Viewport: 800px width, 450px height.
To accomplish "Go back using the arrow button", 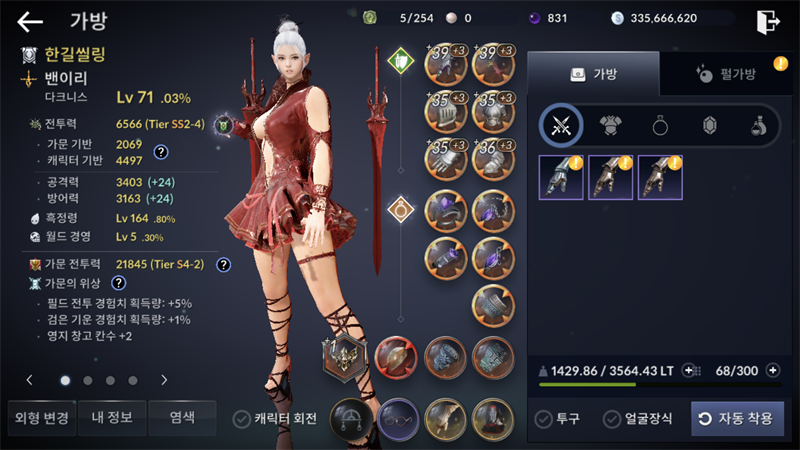I will (x=30, y=22).
